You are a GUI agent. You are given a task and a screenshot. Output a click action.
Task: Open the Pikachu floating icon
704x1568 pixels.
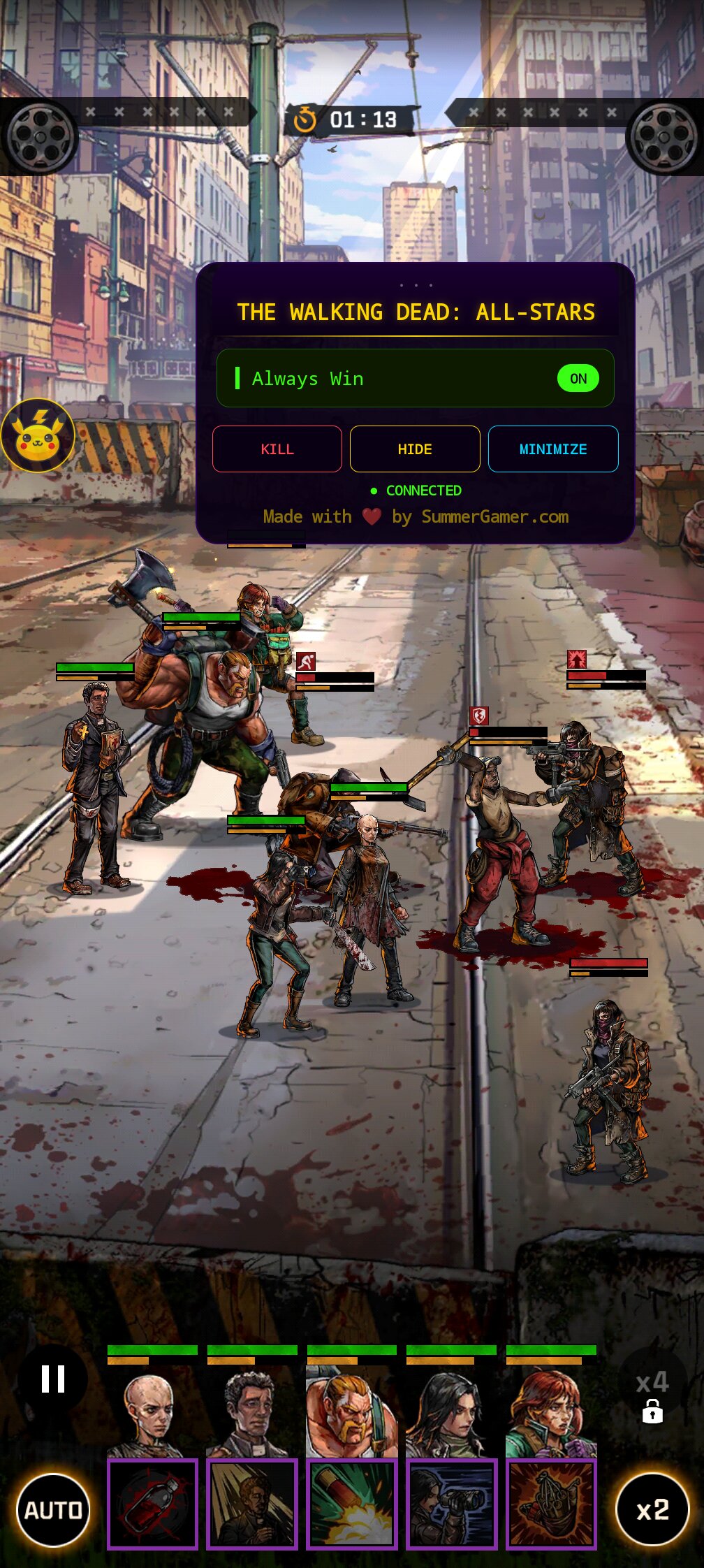(x=38, y=435)
